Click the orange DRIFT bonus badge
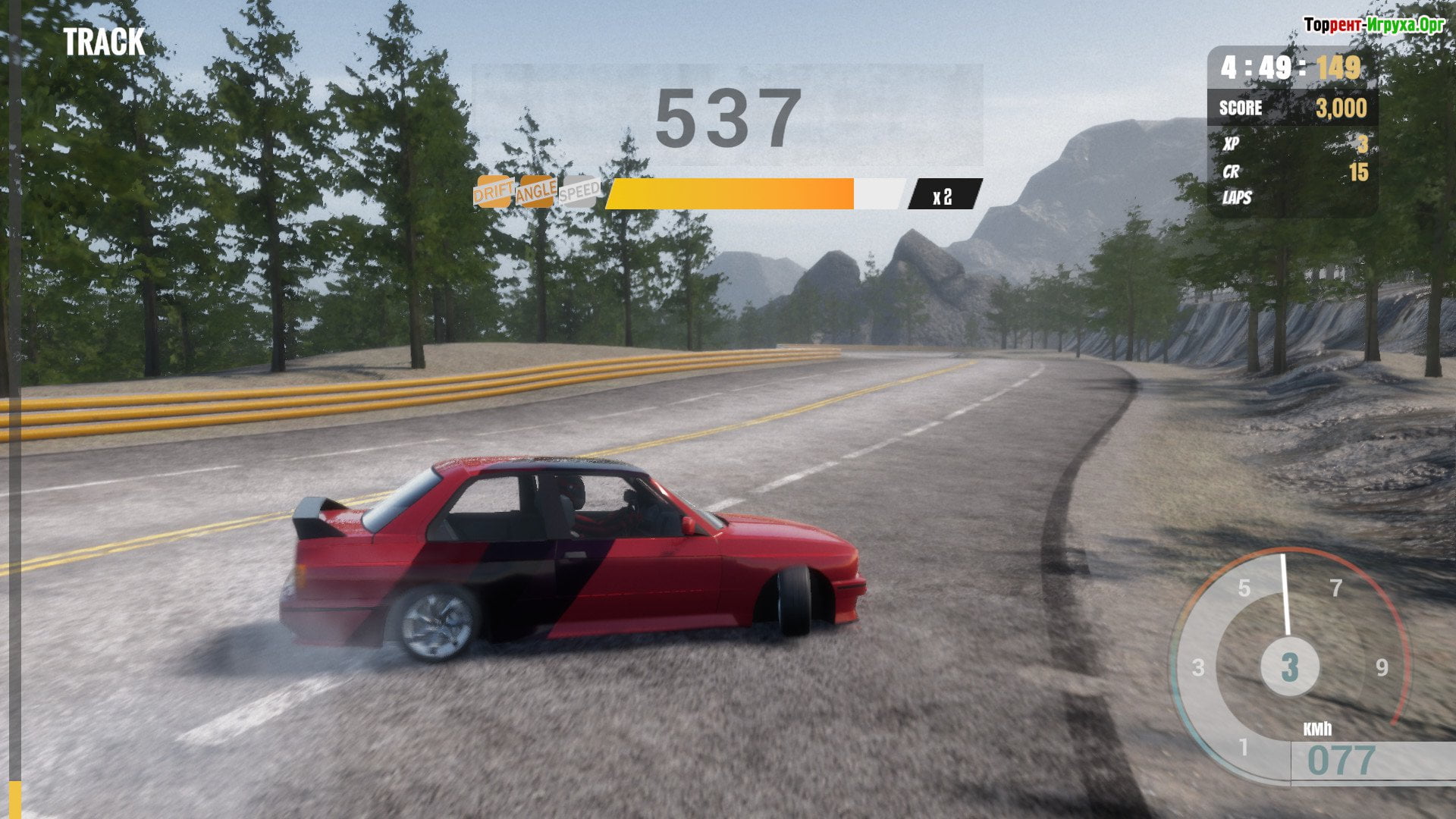Viewport: 1456px width, 819px height. (x=494, y=192)
